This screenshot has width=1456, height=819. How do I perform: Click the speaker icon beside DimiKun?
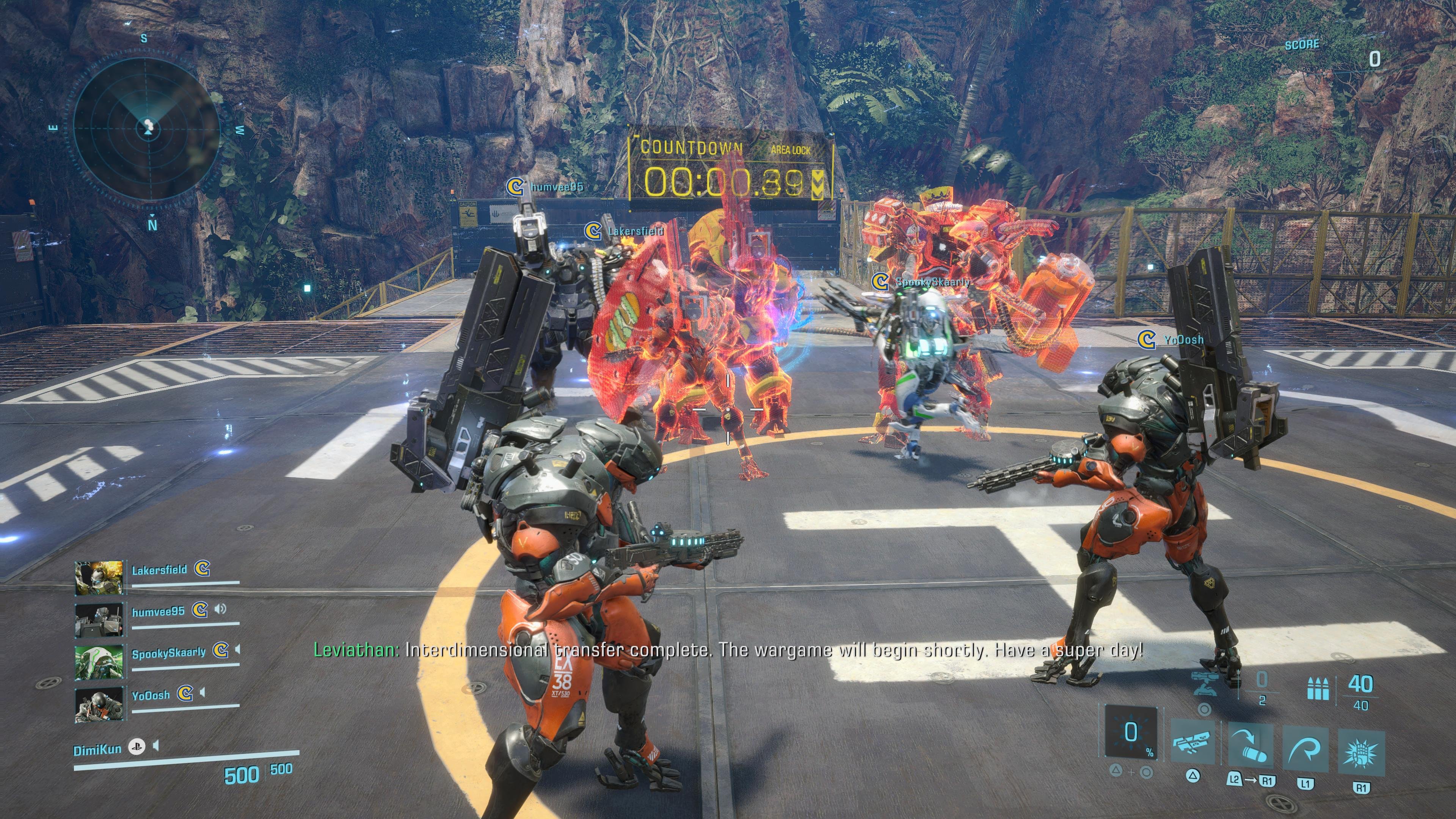[x=156, y=747]
